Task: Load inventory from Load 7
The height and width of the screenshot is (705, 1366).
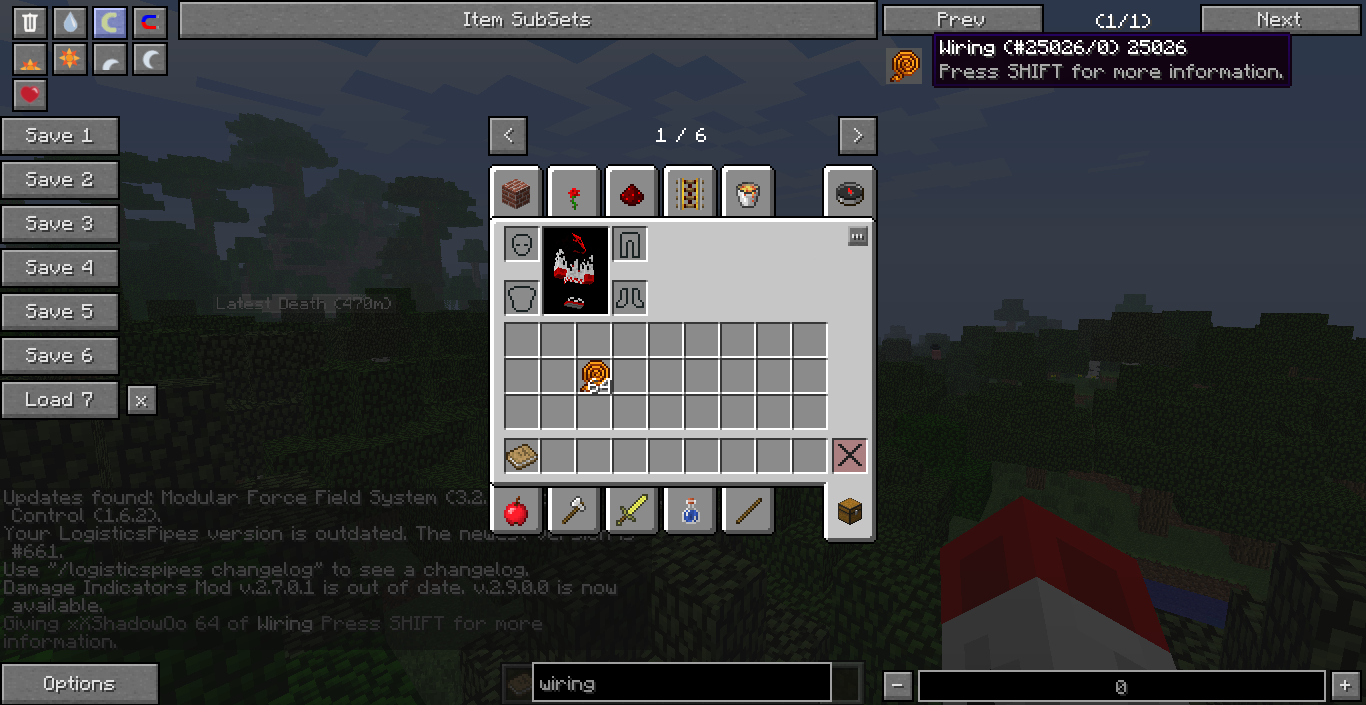Action: [x=60, y=400]
